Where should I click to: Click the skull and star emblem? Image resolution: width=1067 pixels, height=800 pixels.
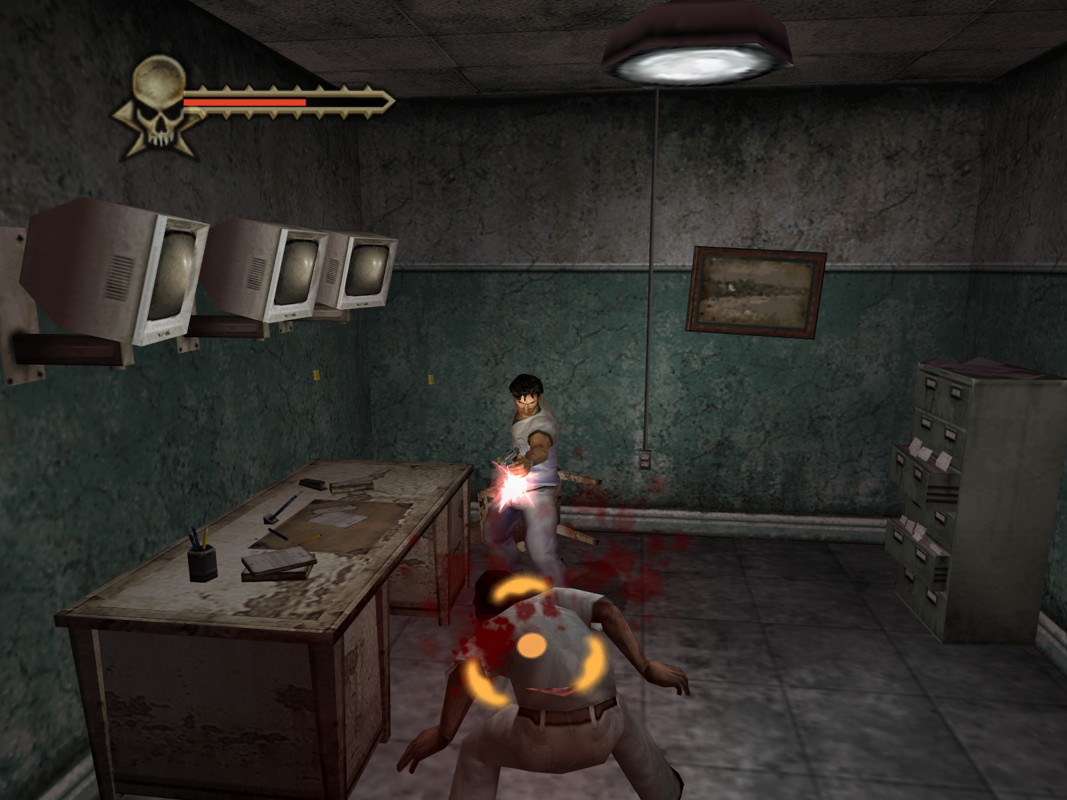coord(158,105)
